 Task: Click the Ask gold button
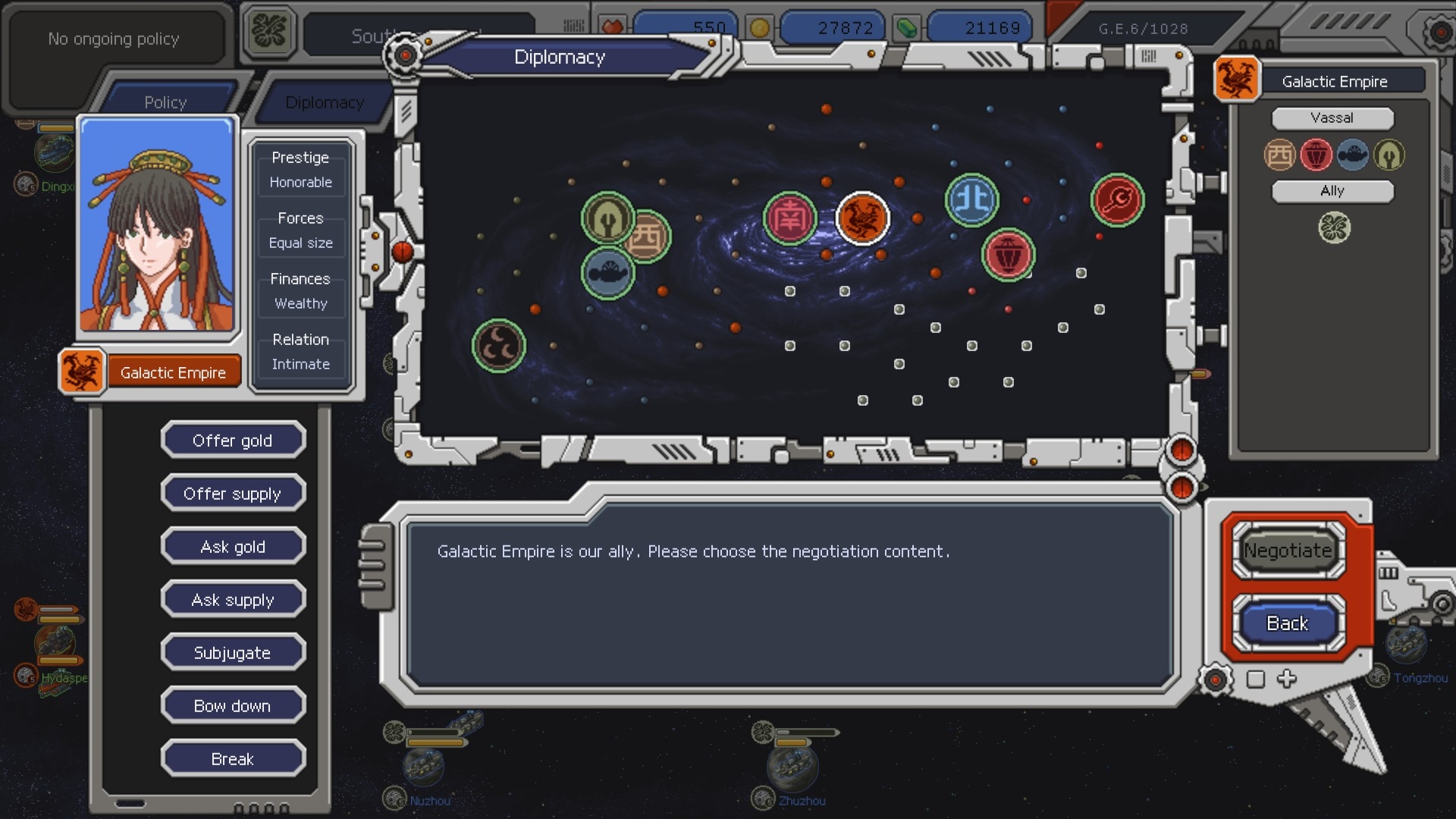point(233,547)
